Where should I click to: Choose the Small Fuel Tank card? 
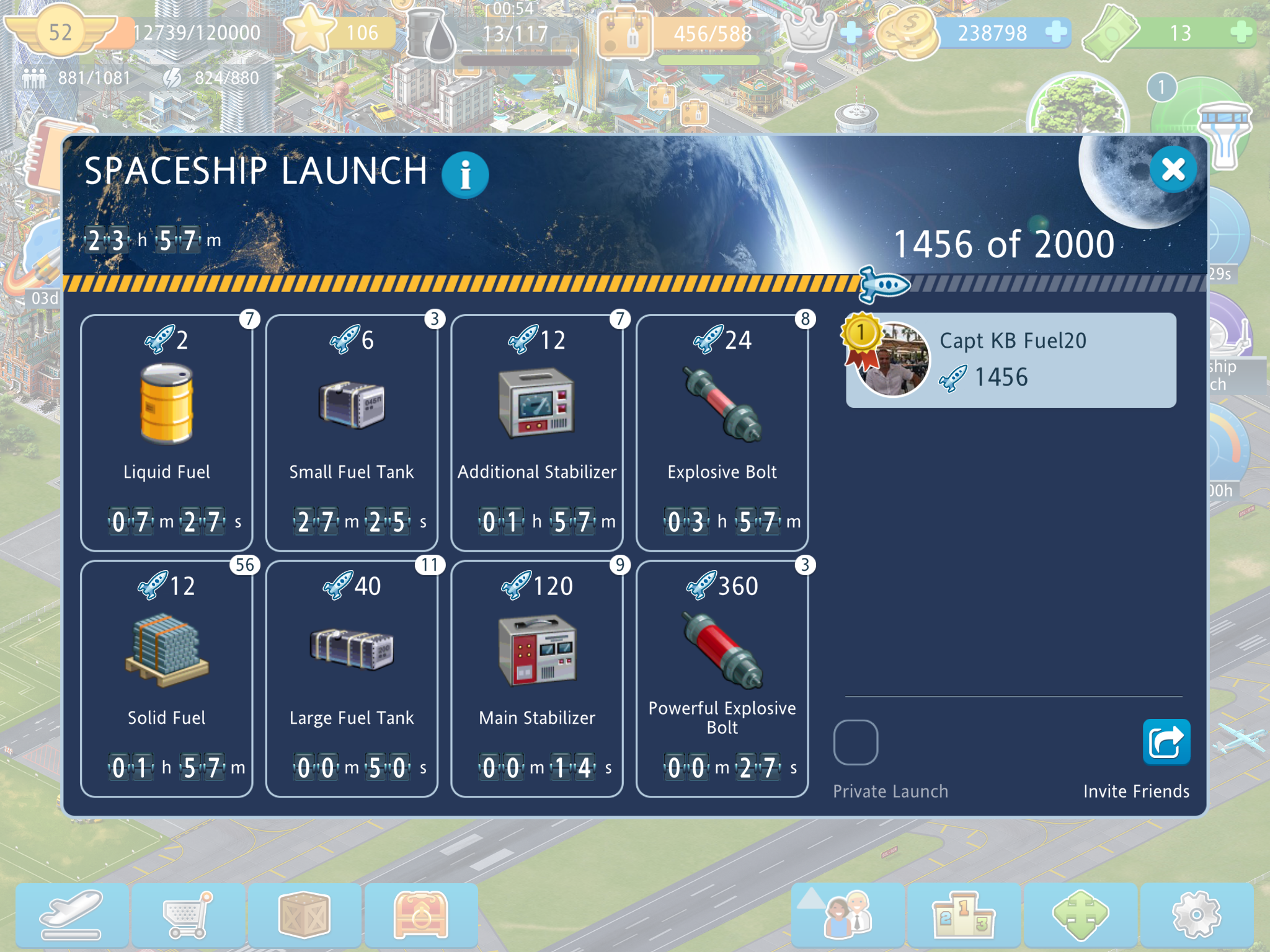click(x=352, y=433)
